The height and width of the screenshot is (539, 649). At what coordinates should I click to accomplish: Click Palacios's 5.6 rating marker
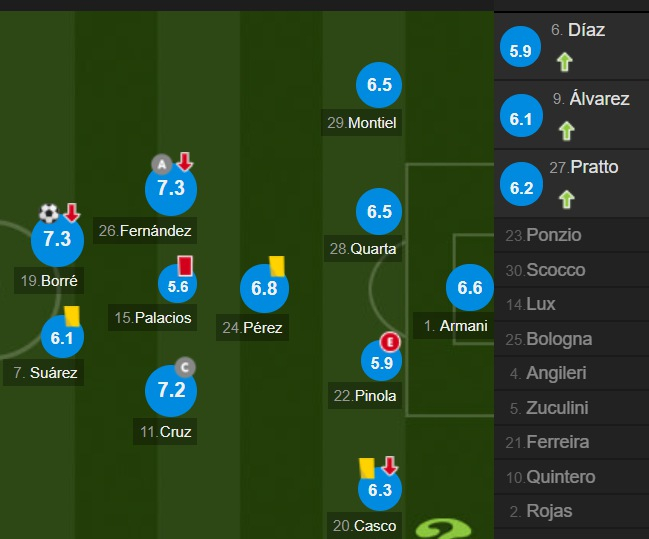[179, 287]
